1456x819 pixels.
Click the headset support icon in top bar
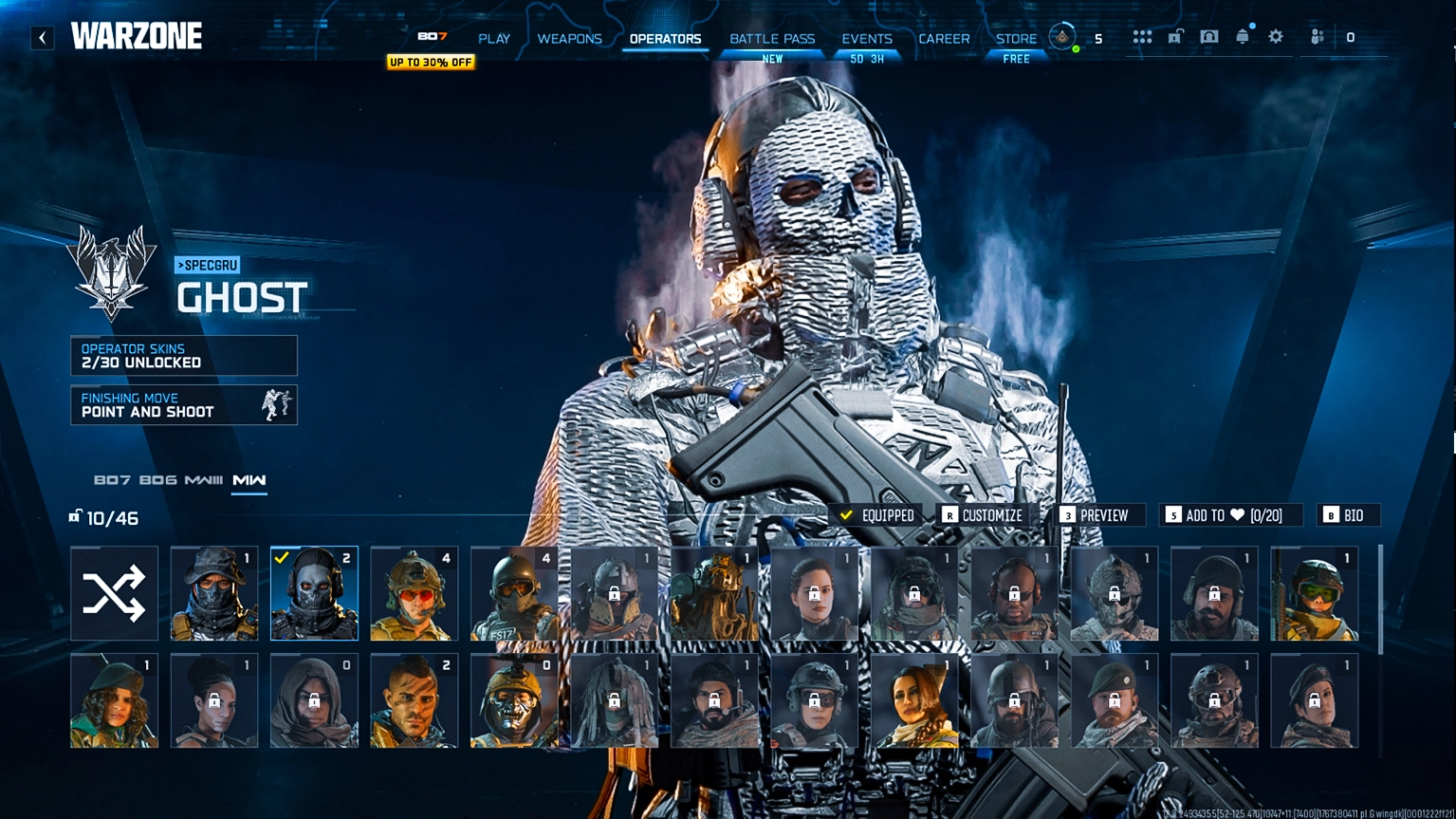point(1208,36)
